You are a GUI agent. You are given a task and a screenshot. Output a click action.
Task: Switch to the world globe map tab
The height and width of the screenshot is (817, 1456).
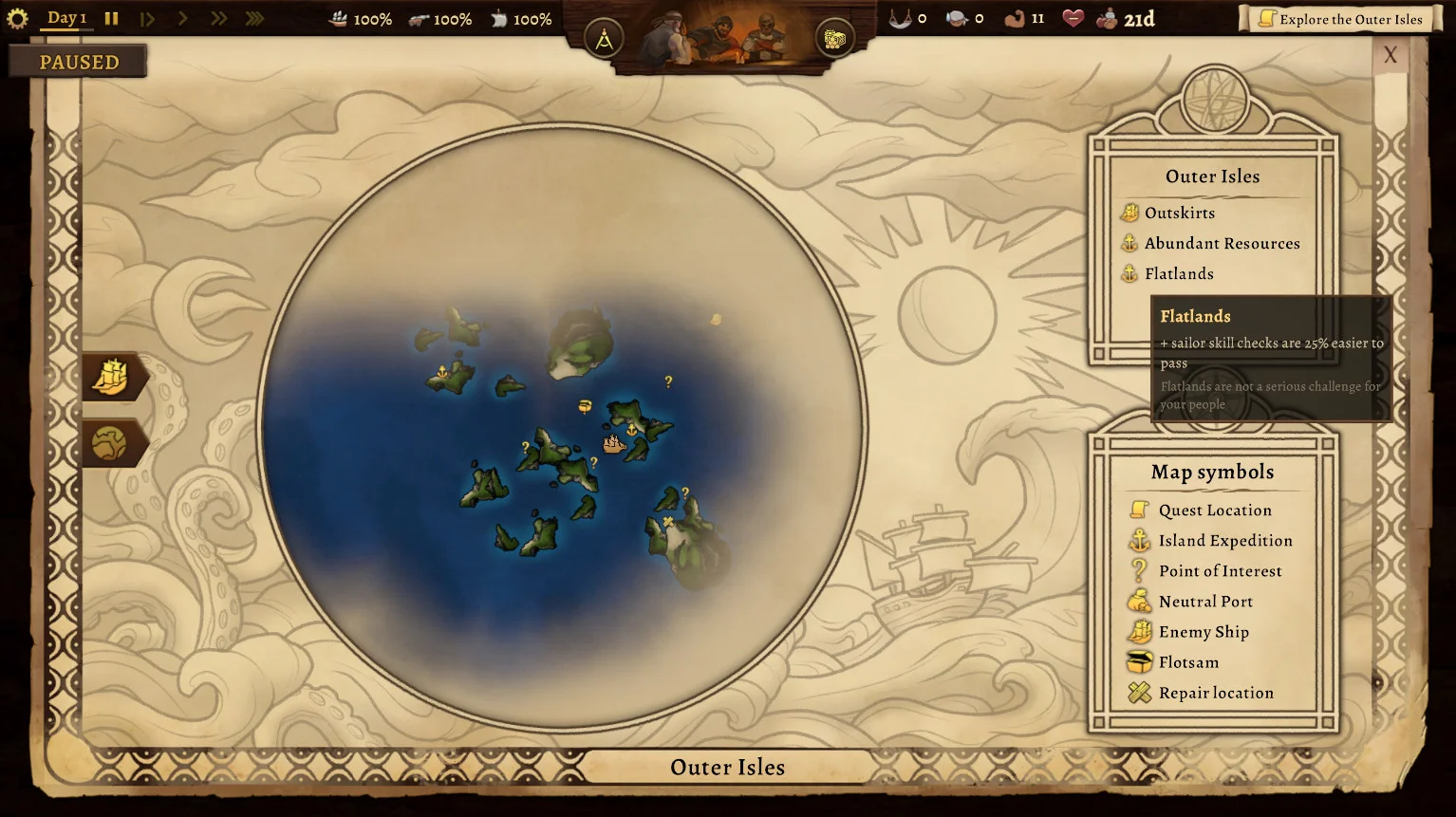(110, 442)
